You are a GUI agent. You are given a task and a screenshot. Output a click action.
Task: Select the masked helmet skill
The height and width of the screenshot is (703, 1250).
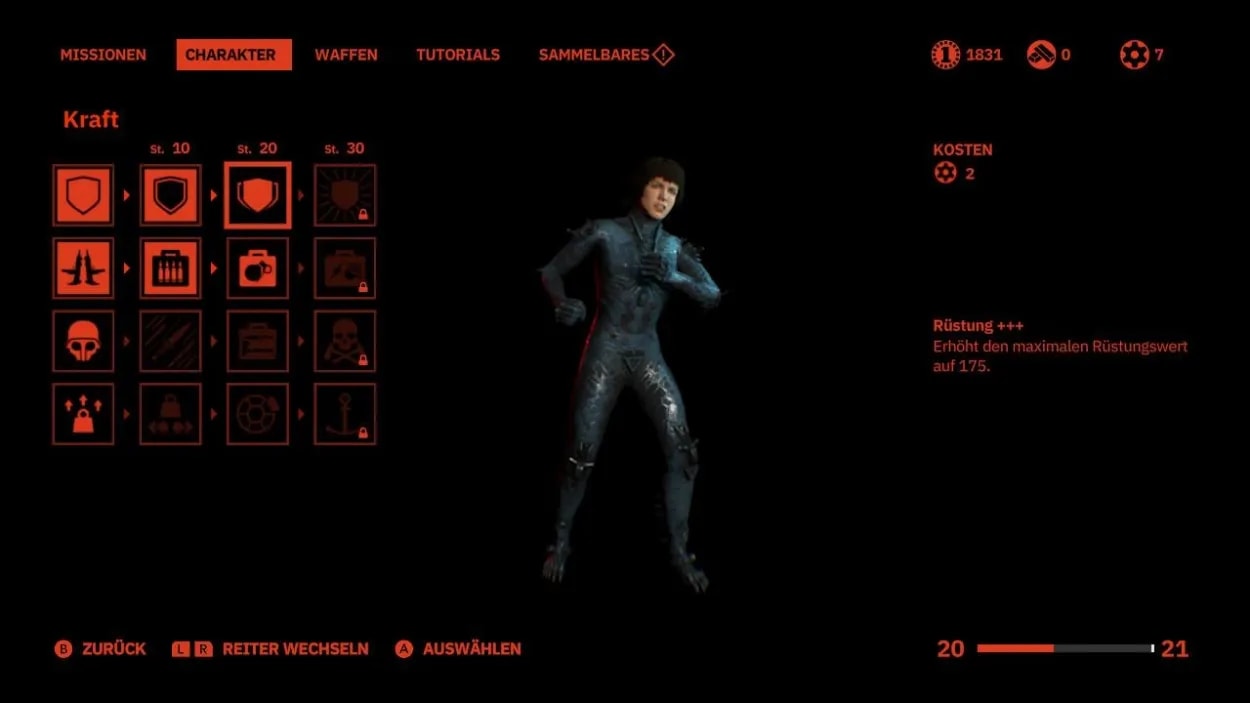pyautogui.click(x=83, y=341)
